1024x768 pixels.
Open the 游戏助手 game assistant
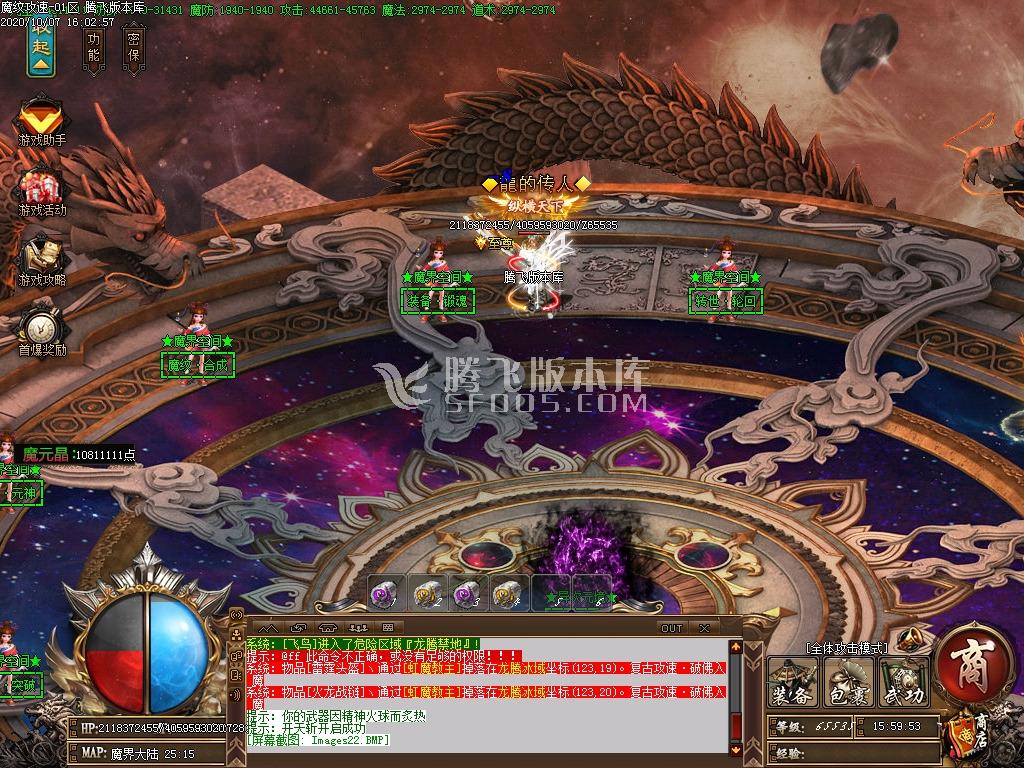41,123
